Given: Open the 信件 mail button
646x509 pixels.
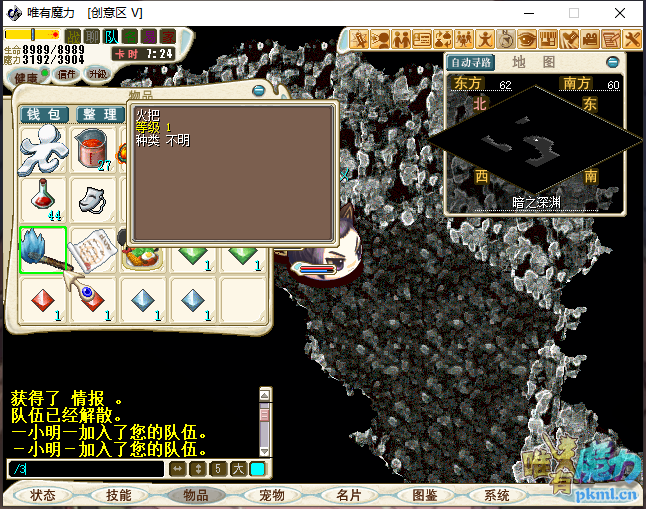Looking at the screenshot, I should (67, 73).
